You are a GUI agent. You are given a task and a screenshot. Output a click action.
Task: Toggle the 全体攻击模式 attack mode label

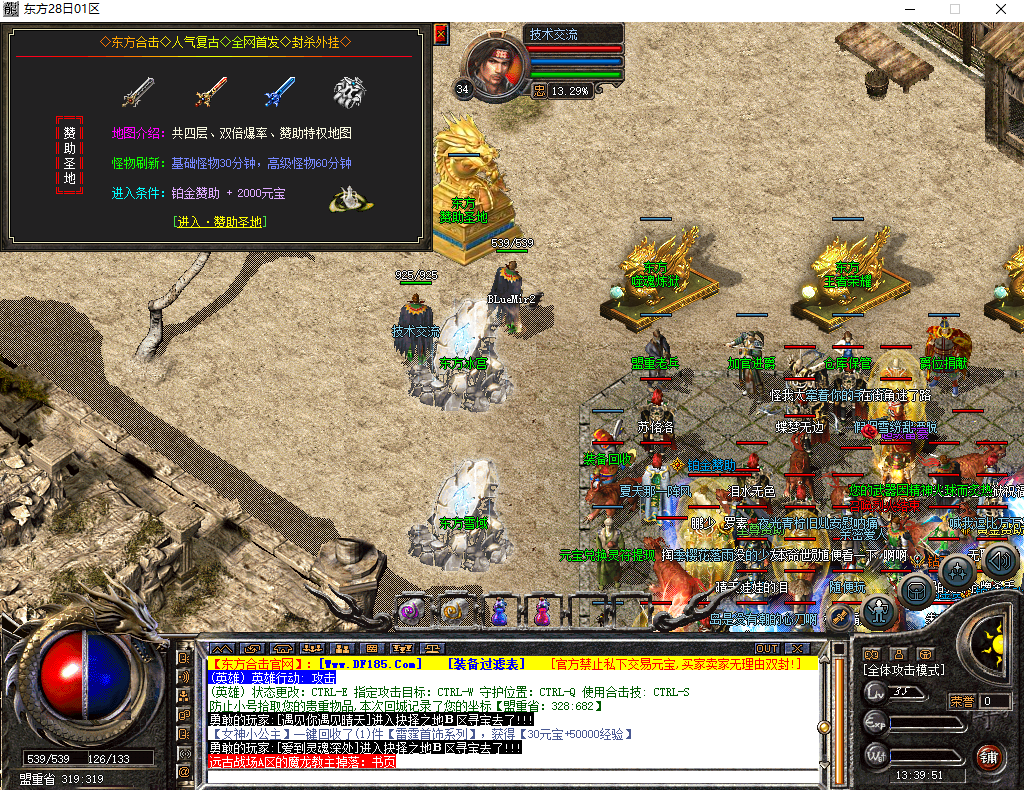coord(906,670)
